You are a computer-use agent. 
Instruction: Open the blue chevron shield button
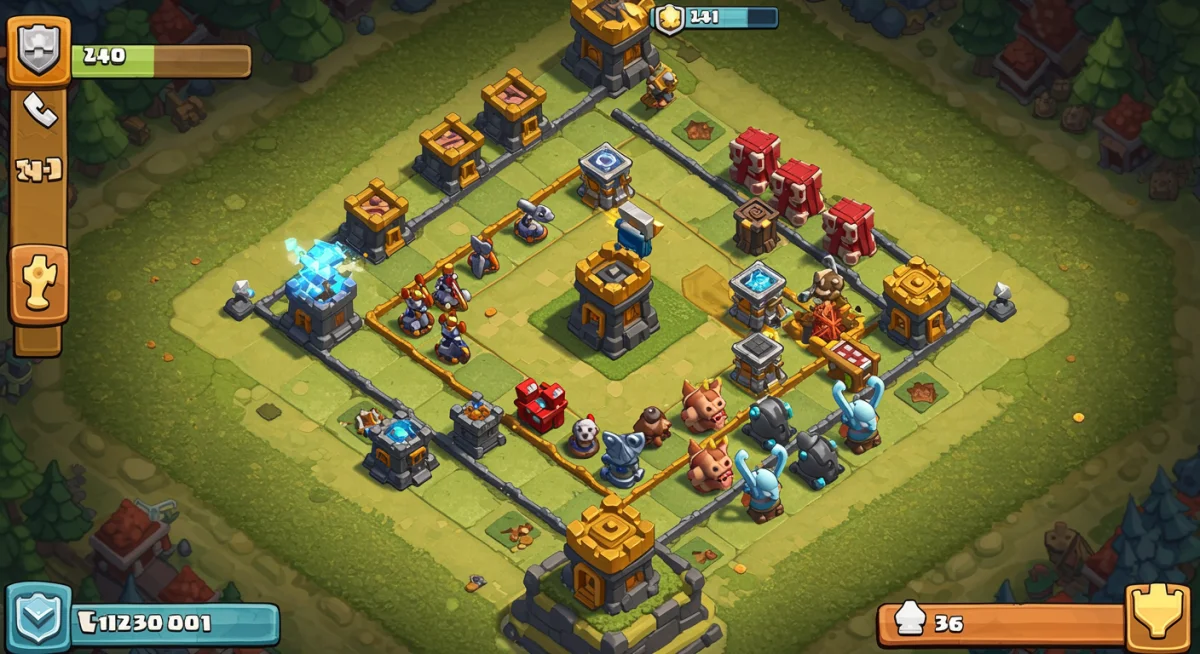click(x=39, y=618)
